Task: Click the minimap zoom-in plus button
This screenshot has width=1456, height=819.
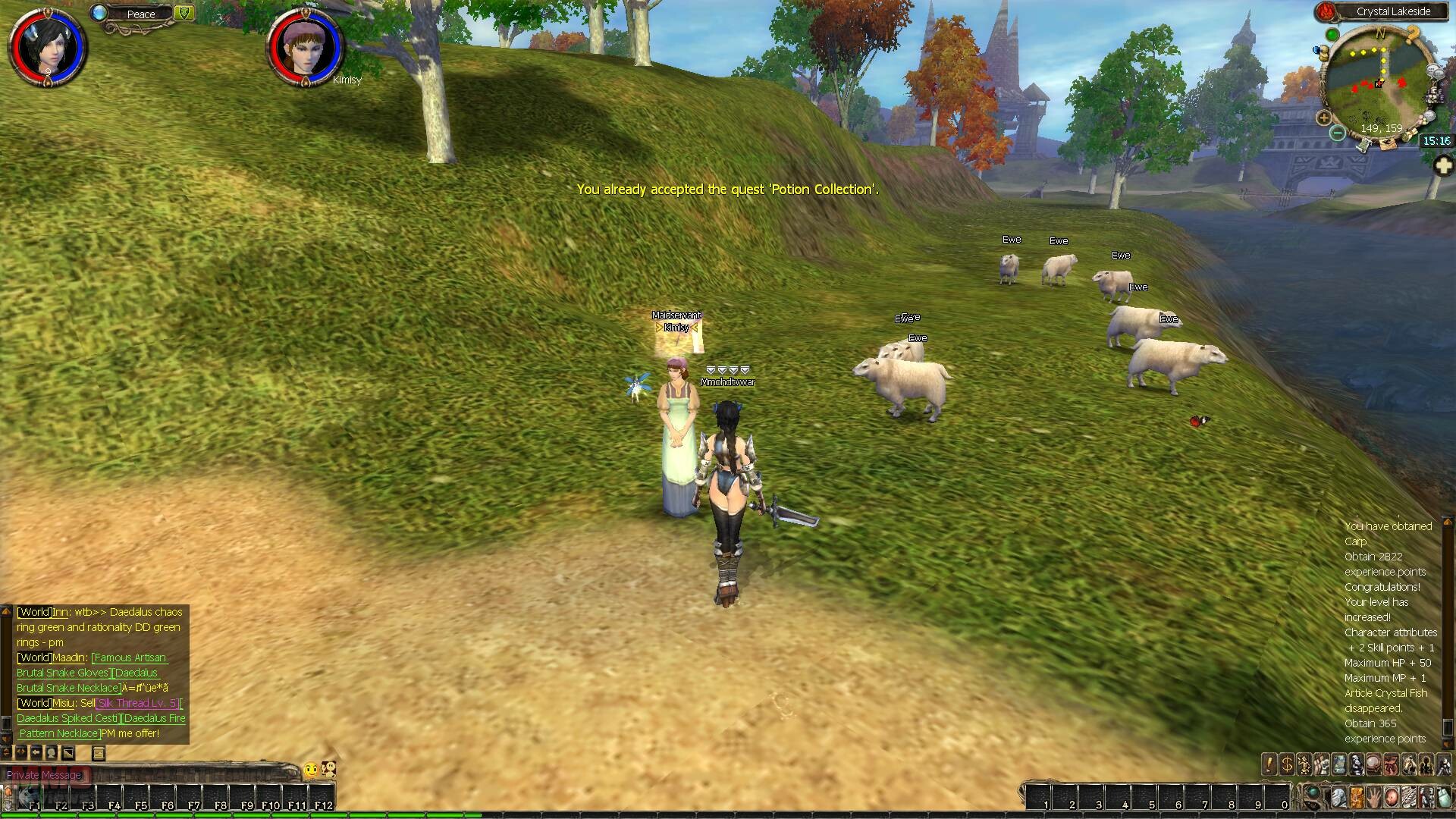Action: click(x=1324, y=118)
